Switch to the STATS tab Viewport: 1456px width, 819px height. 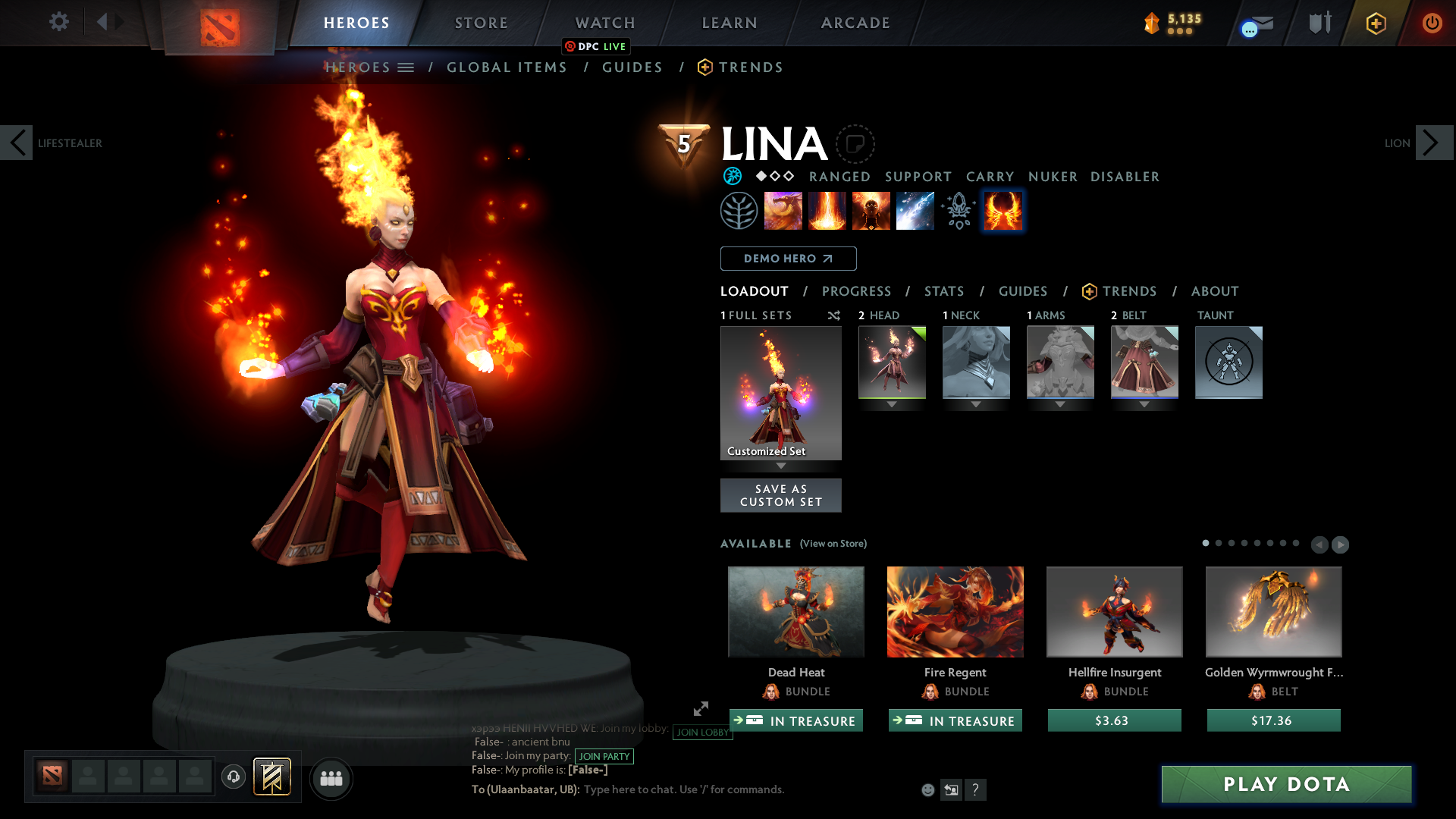coord(943,291)
